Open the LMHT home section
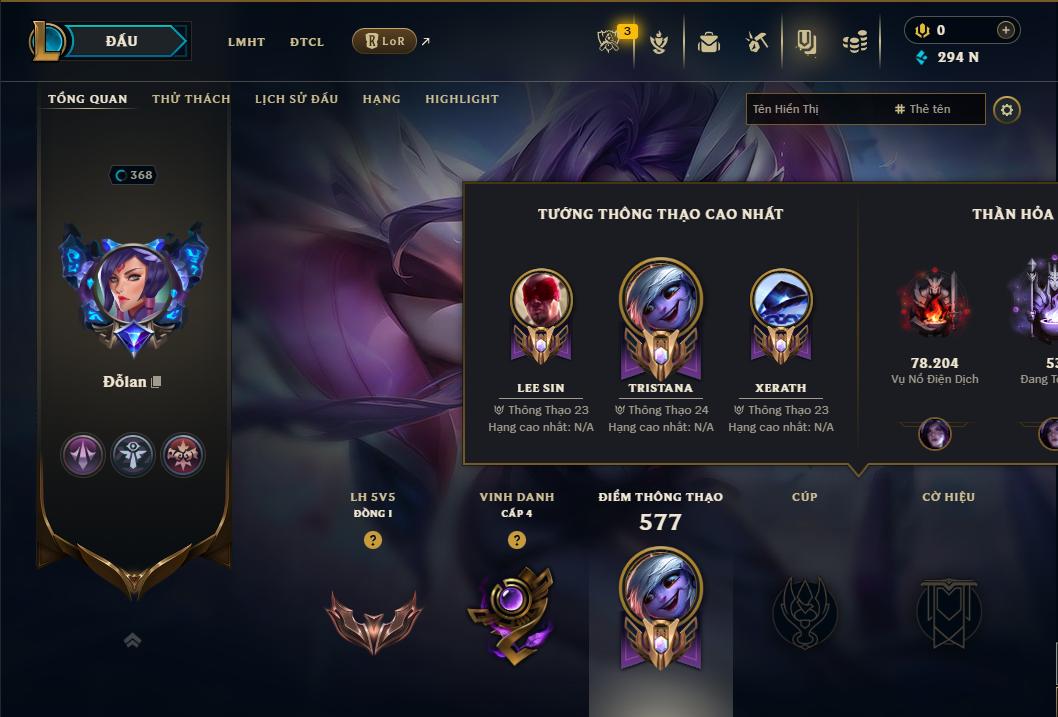This screenshot has width=1058, height=717. [x=246, y=42]
